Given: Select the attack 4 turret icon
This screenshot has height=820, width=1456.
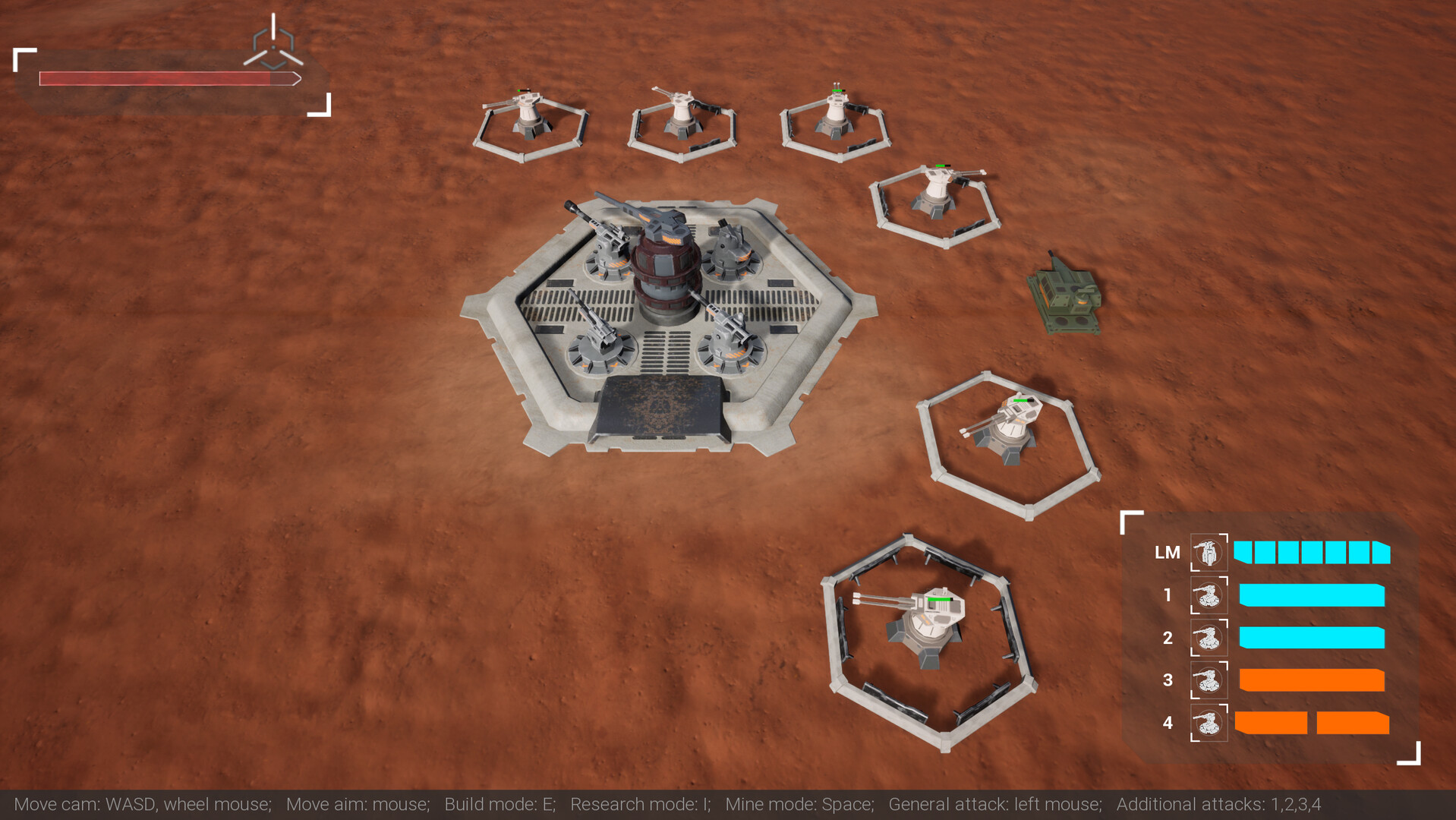Looking at the screenshot, I should coord(1209,724).
